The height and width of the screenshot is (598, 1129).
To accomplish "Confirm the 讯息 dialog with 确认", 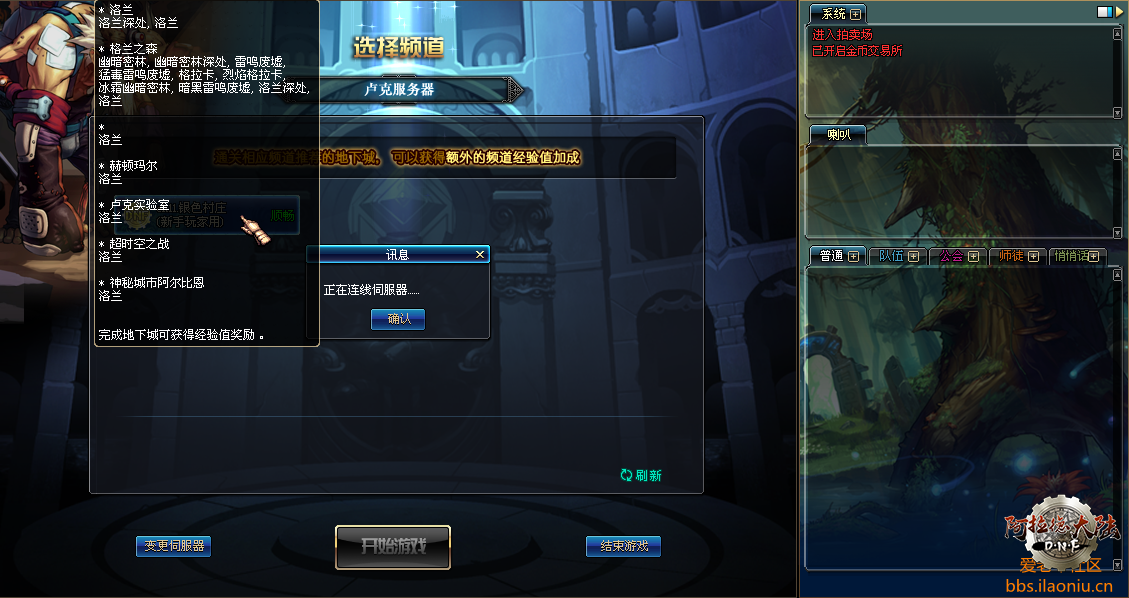I will pyautogui.click(x=398, y=319).
